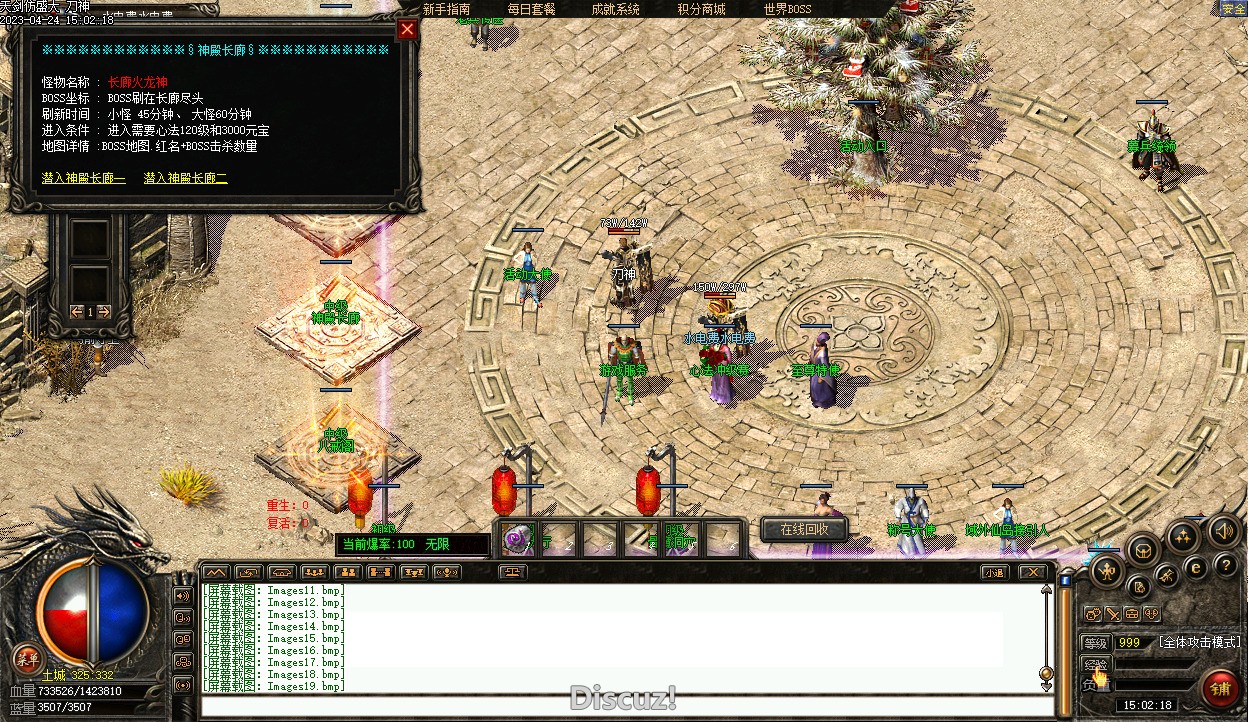The height and width of the screenshot is (722, 1248).
Task: Close the 神殿长廊 info dialog
Action: point(407,29)
